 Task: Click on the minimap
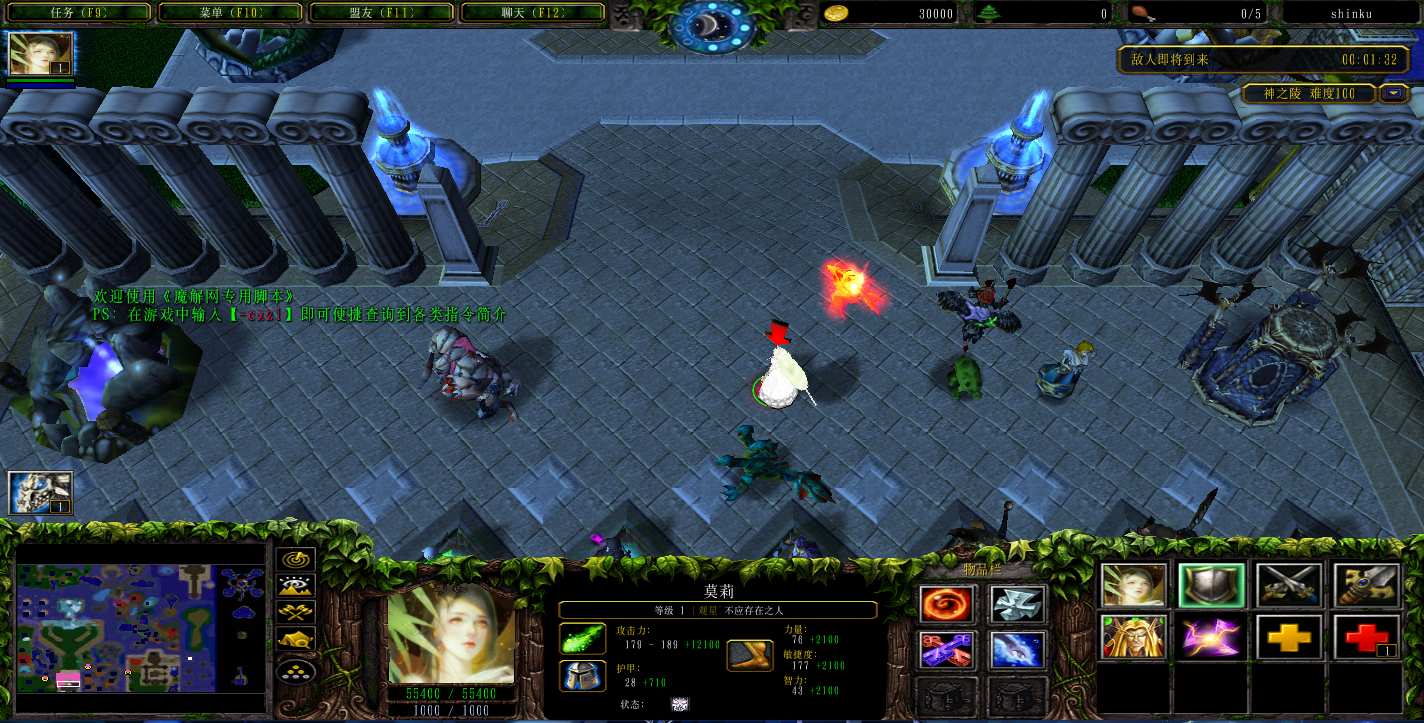click(x=140, y=628)
